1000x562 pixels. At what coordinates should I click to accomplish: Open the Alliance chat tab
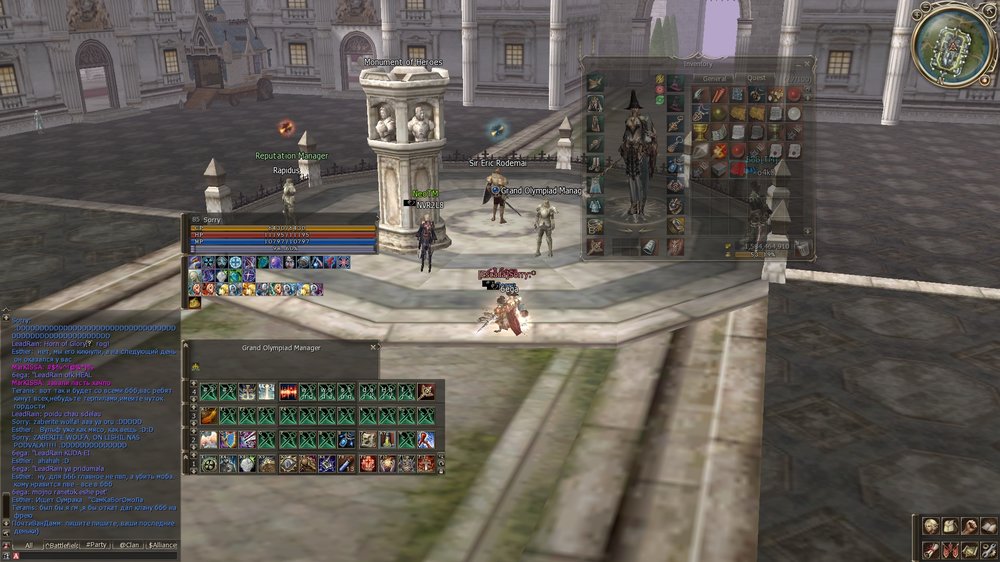coord(163,545)
